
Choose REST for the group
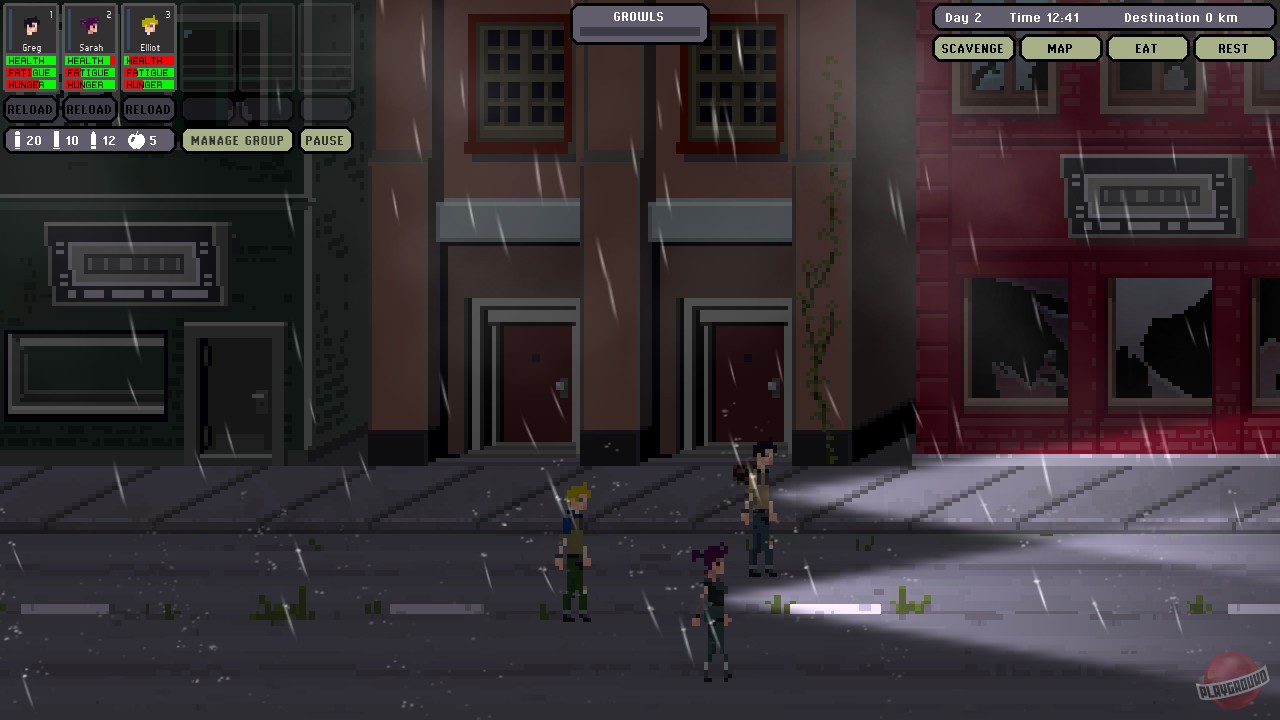[1234, 47]
